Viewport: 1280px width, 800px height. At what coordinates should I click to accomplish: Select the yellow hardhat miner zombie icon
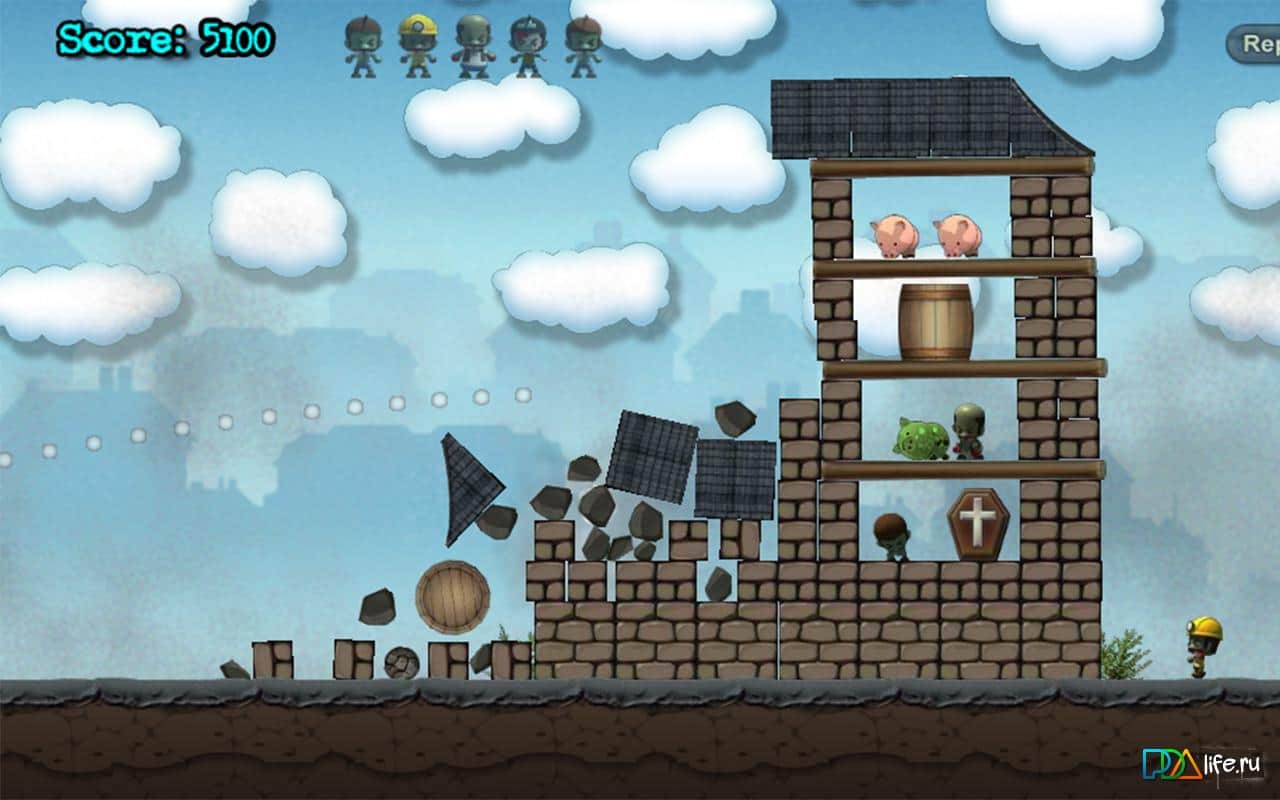click(x=417, y=46)
